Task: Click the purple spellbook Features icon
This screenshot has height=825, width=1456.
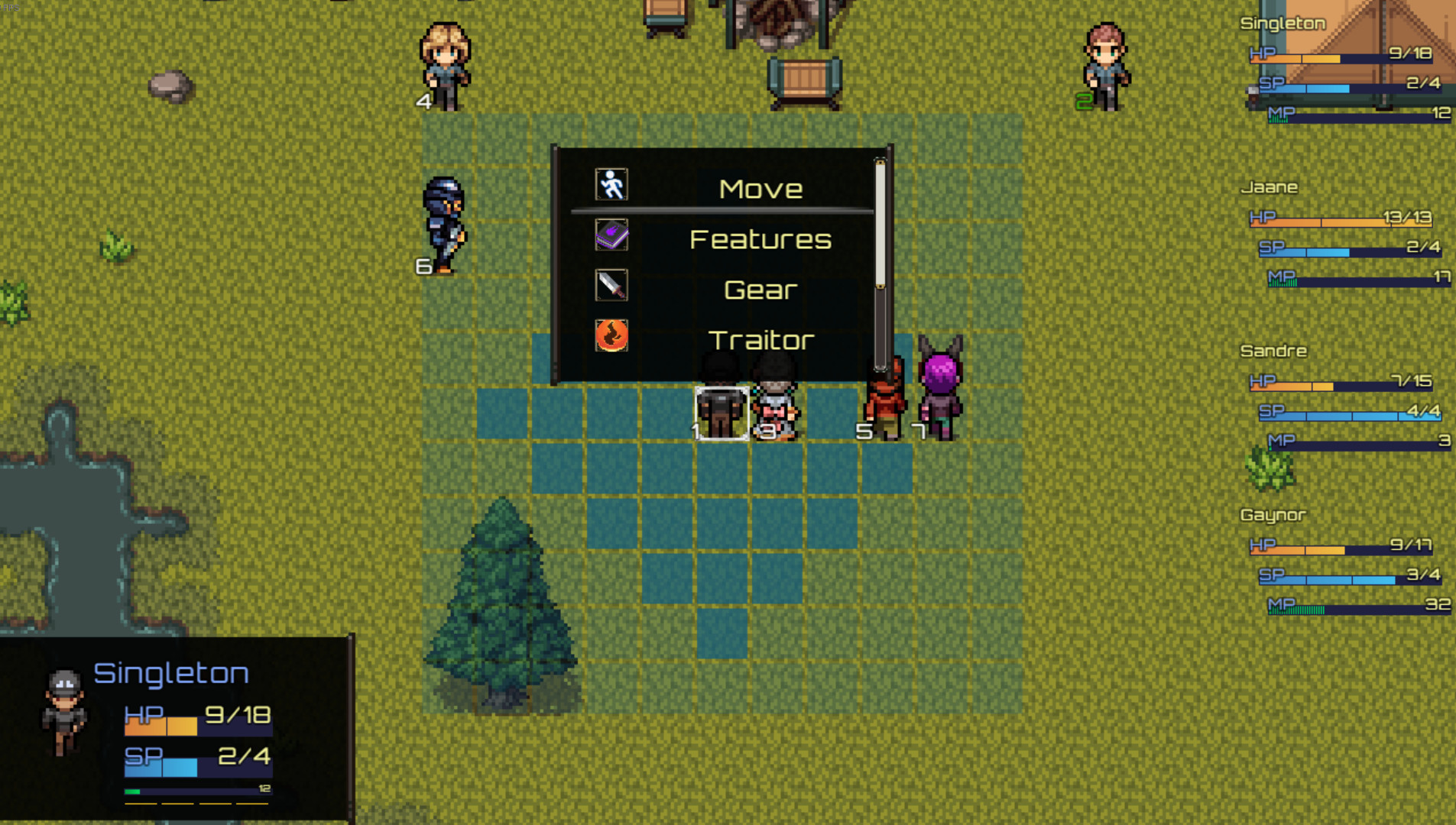Action: pos(609,235)
